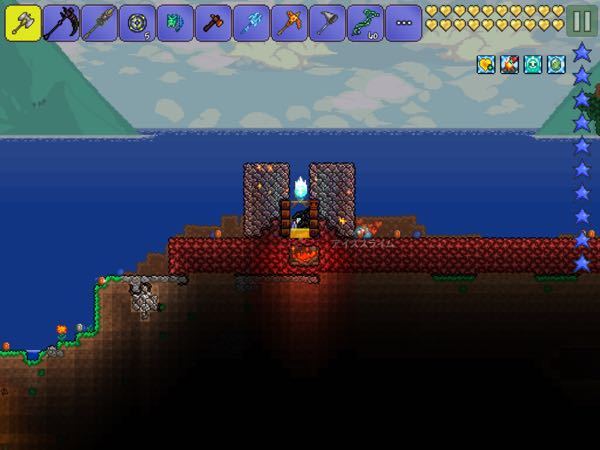The height and width of the screenshot is (450, 600).
Task: Select the silver hamaxe hotbar slot
Action: click(23, 22)
